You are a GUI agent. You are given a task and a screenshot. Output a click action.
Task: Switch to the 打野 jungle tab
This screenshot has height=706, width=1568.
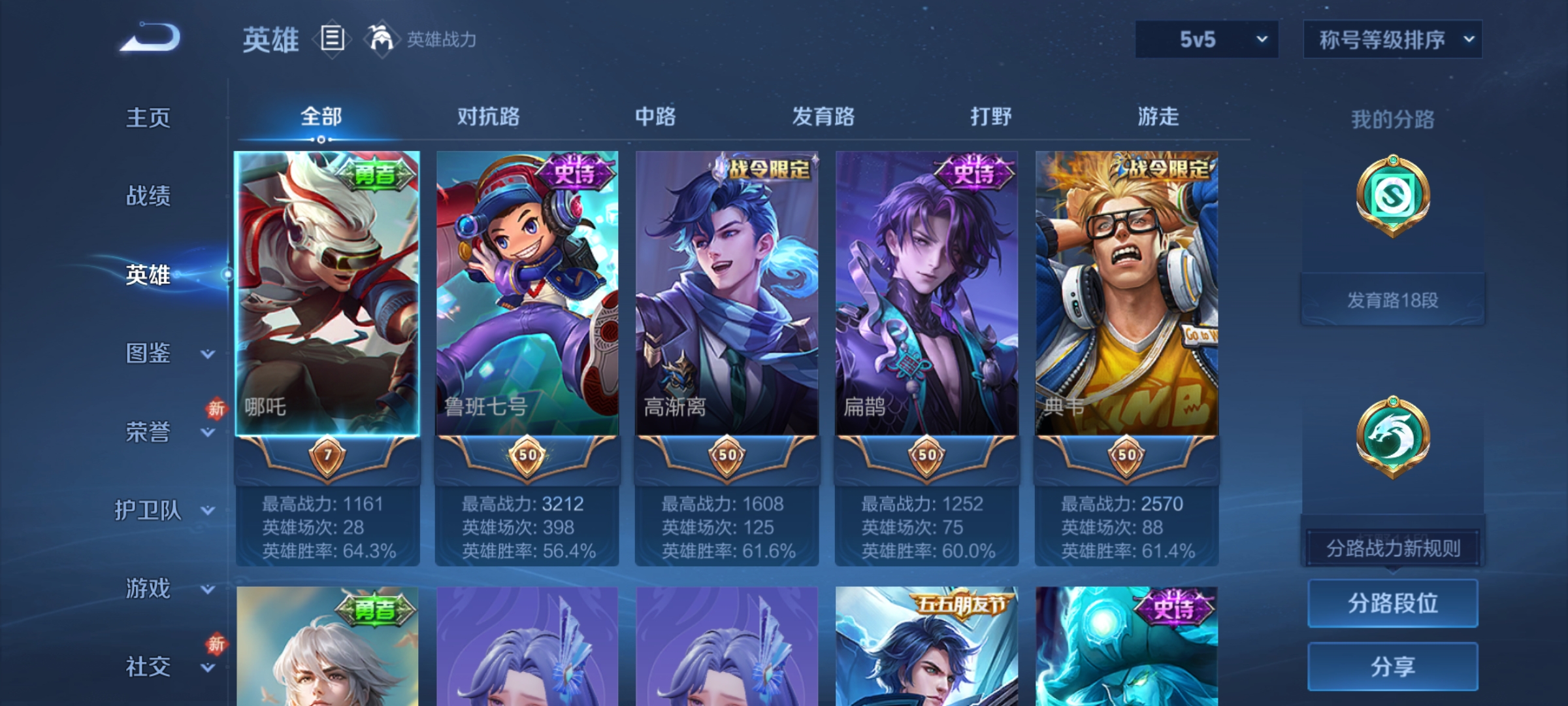point(991,116)
